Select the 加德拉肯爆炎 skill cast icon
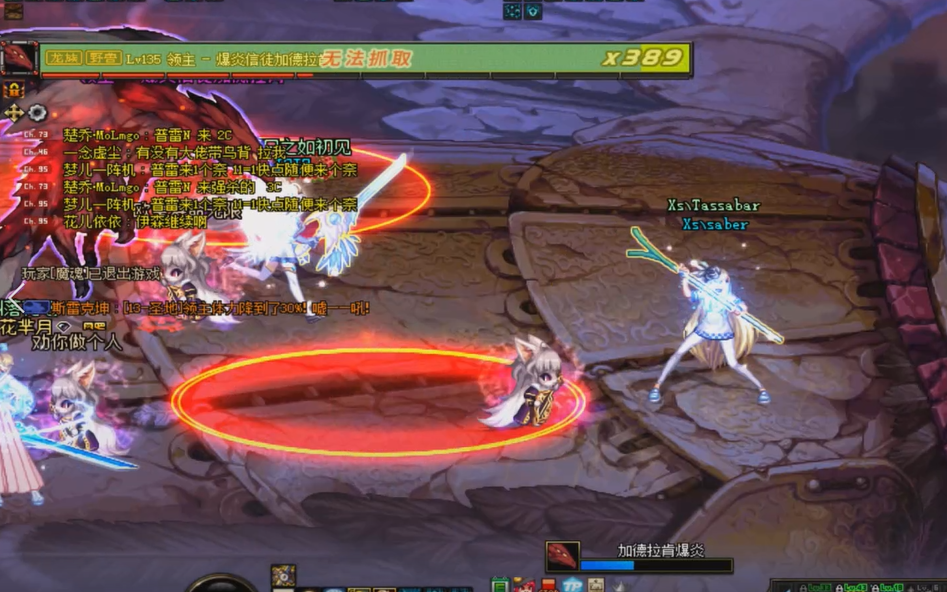 pos(561,558)
